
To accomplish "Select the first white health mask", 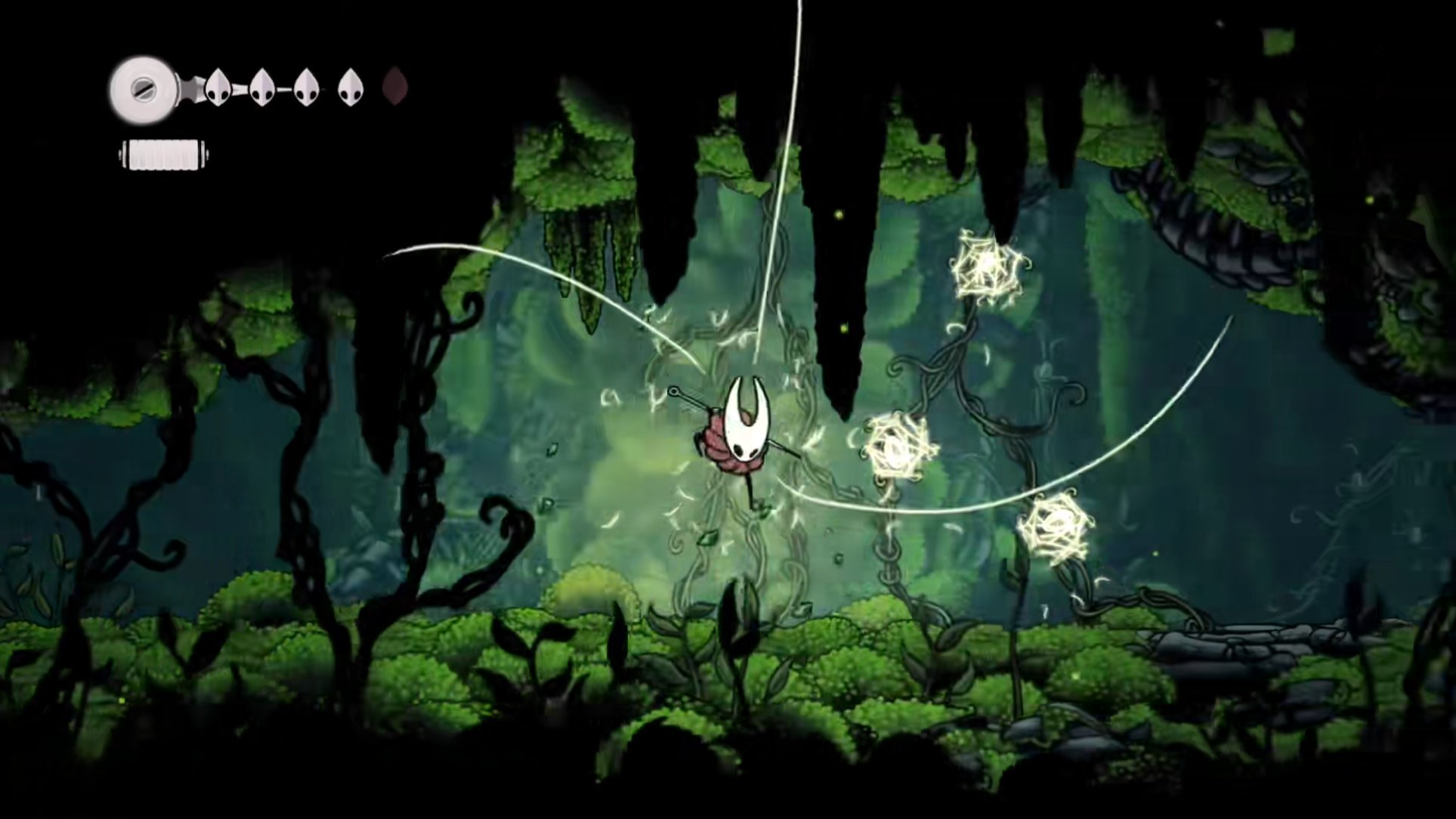I will click(218, 85).
